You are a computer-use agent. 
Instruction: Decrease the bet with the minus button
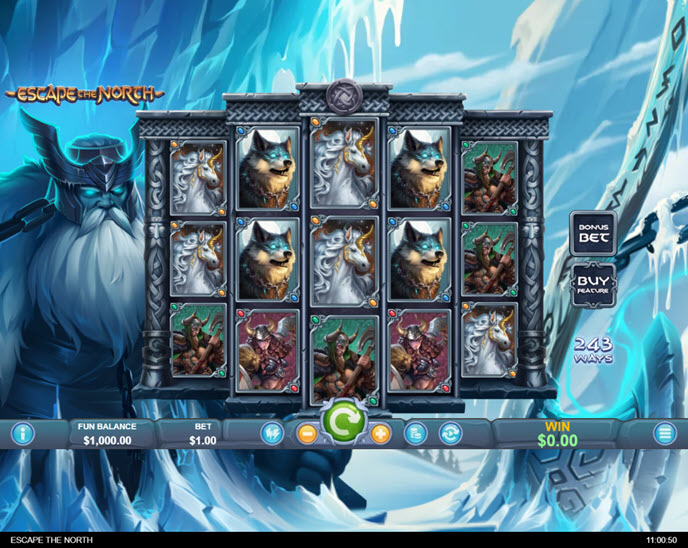coord(306,434)
